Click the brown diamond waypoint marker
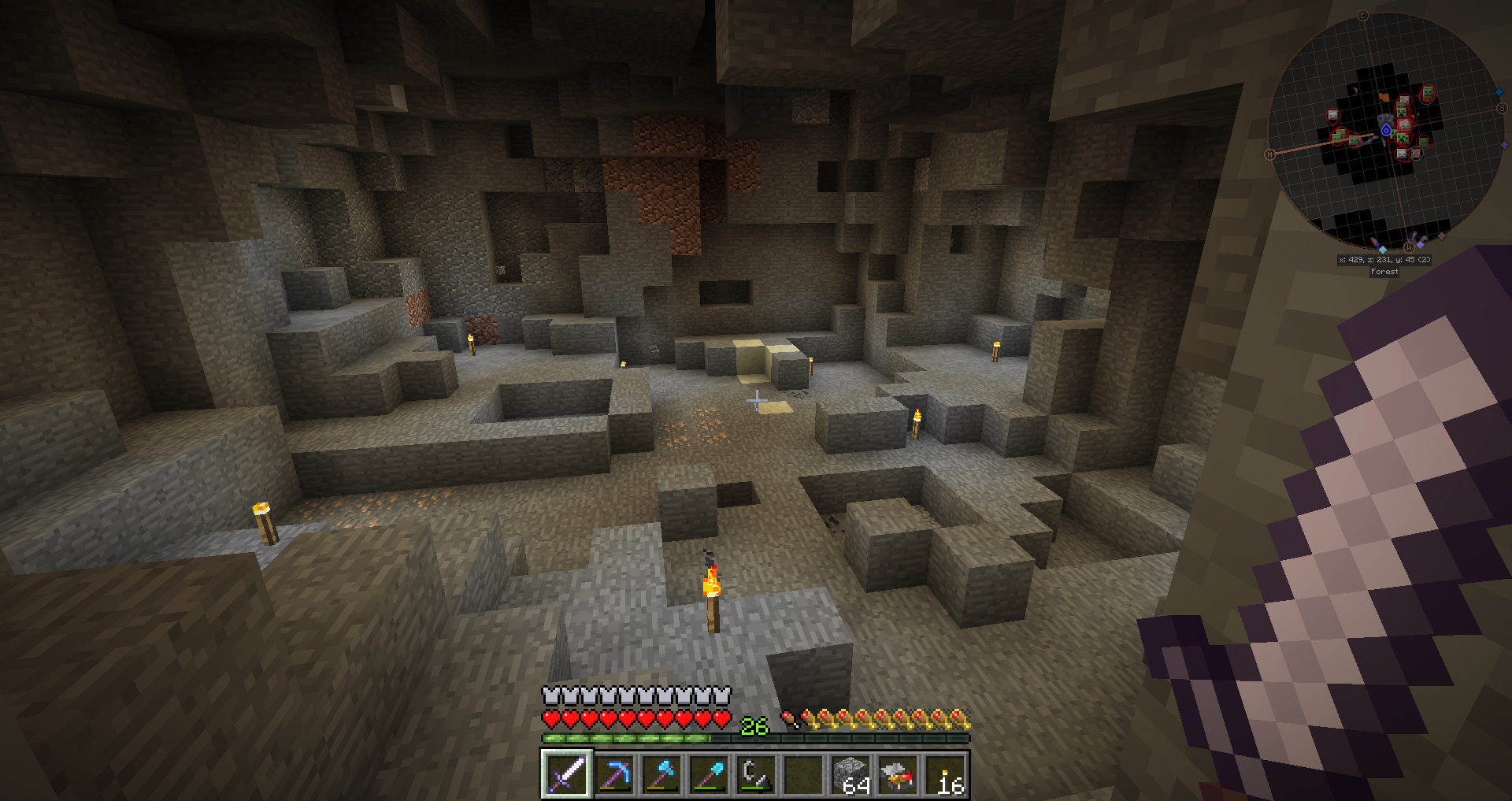This screenshot has height=801, width=1512. coord(1442,235)
